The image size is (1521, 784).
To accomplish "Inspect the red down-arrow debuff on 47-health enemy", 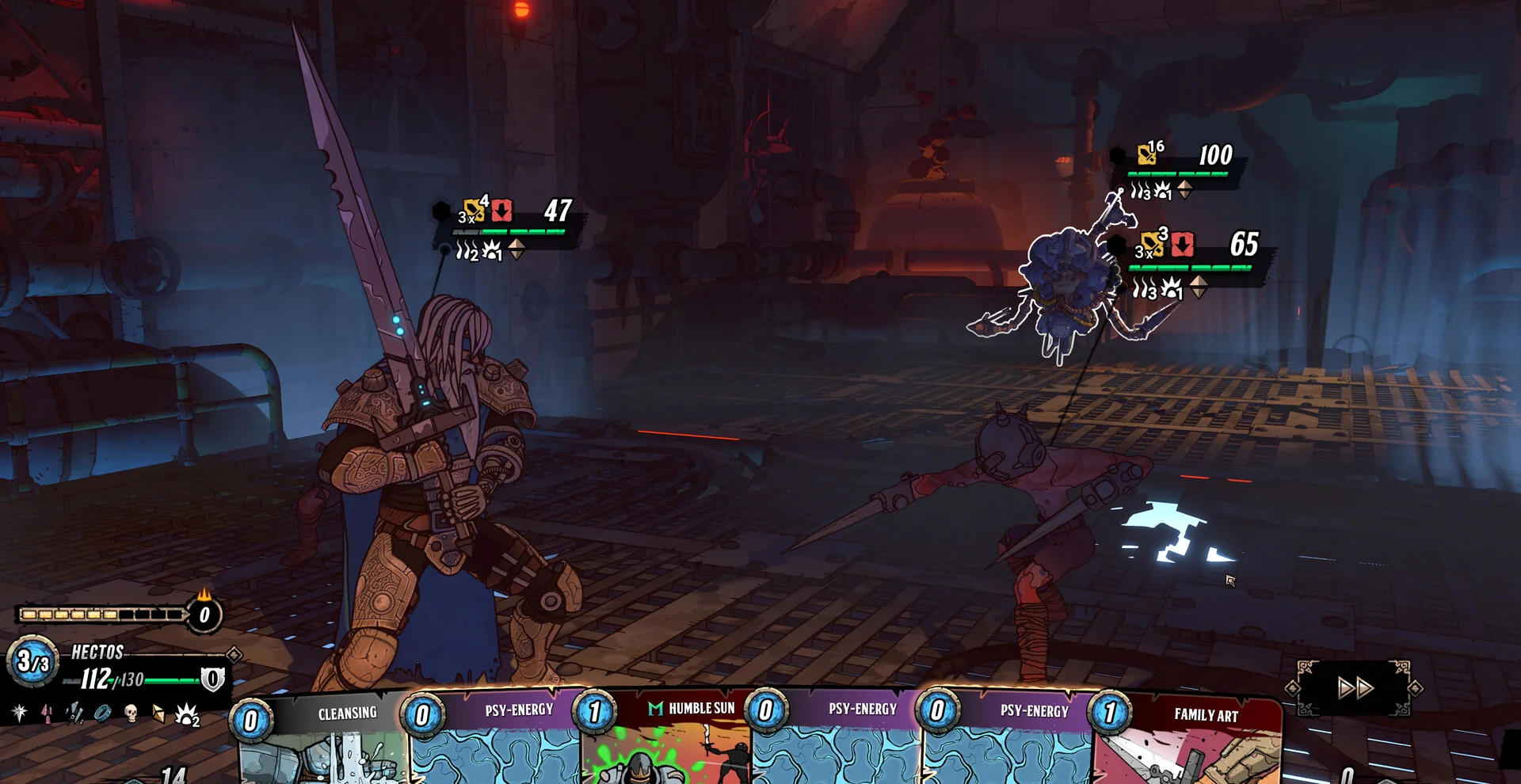I will click(x=501, y=211).
